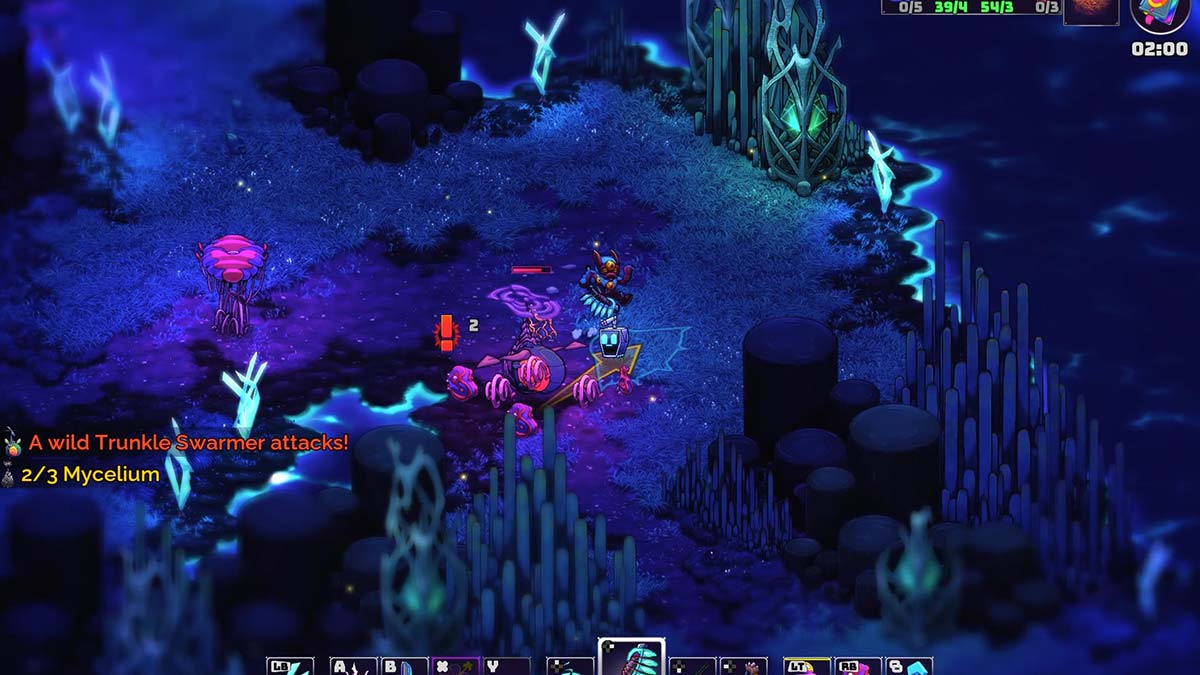Click the orange planet thumbnail
The height and width of the screenshot is (675, 1200).
pos(1090,11)
